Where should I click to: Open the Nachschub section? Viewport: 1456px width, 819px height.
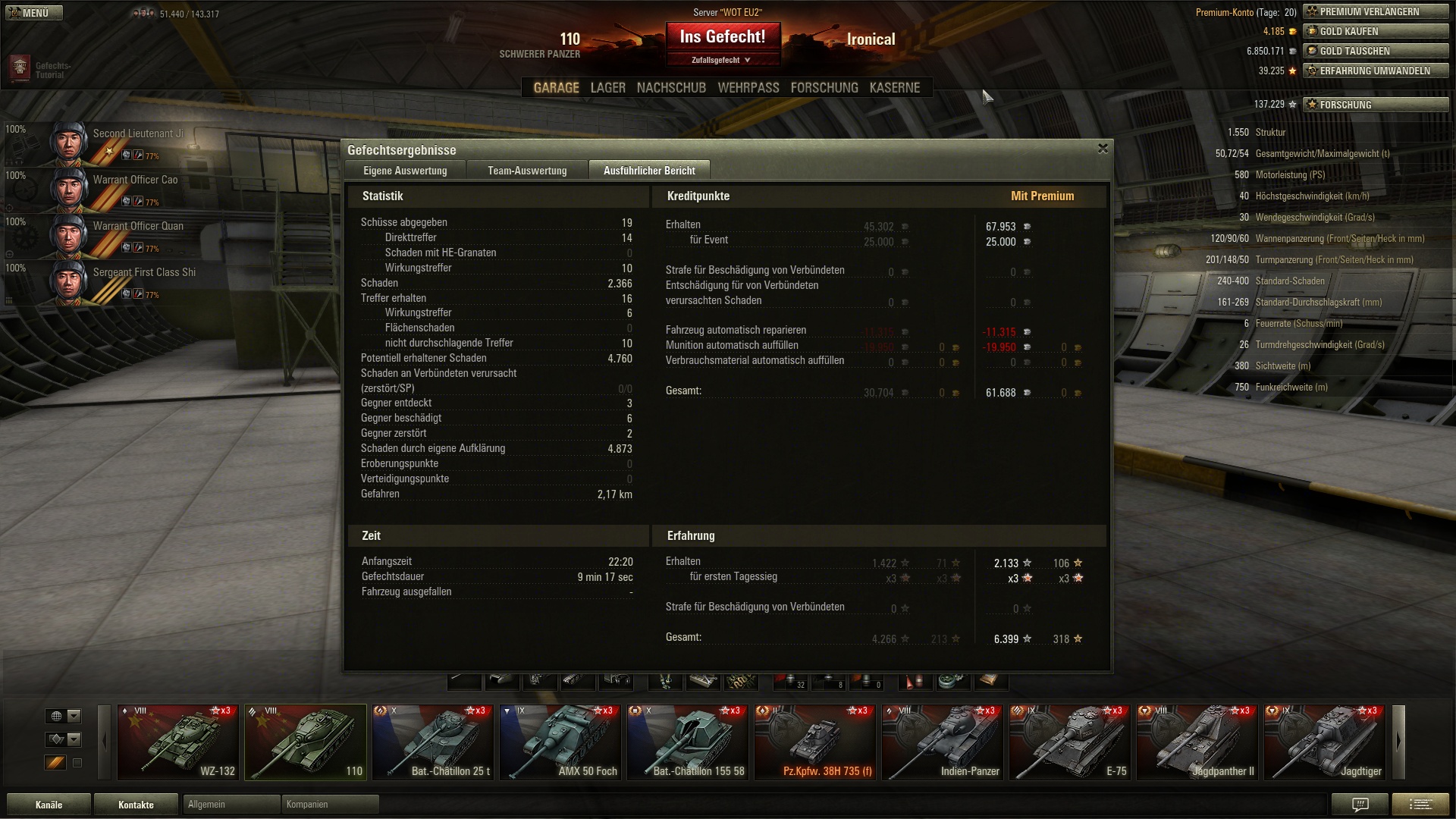point(671,88)
